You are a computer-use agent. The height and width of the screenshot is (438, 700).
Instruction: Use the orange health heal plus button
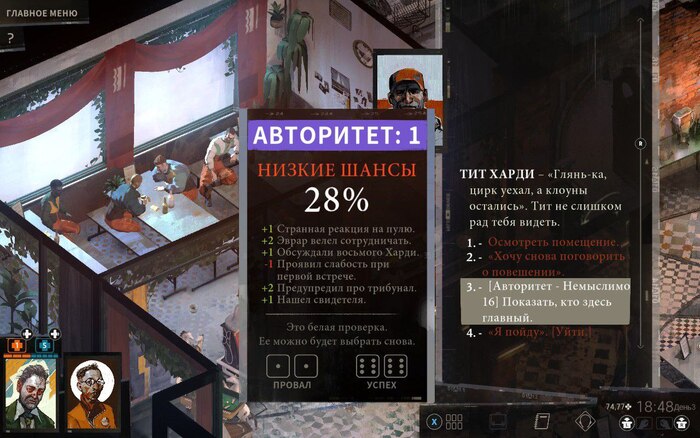(x=17, y=344)
